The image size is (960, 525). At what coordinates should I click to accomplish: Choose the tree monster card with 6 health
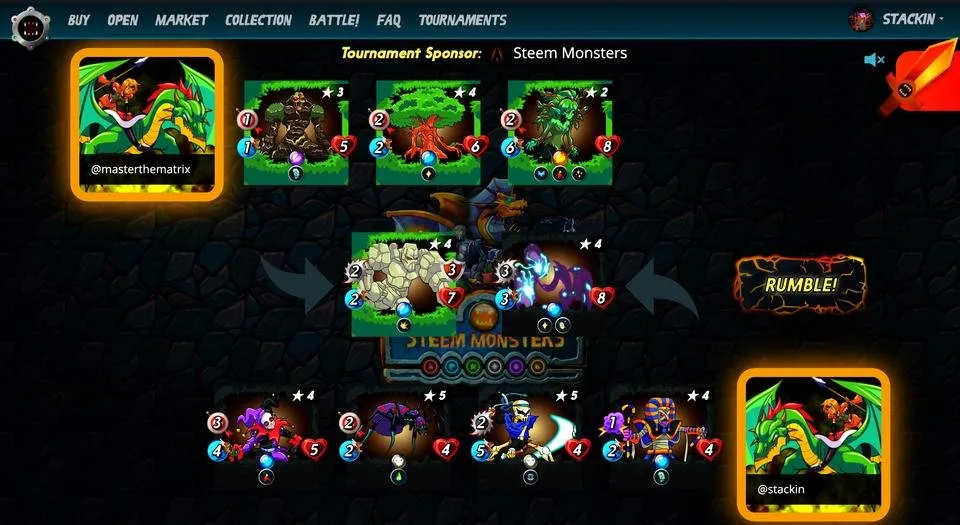pyautogui.click(x=427, y=130)
